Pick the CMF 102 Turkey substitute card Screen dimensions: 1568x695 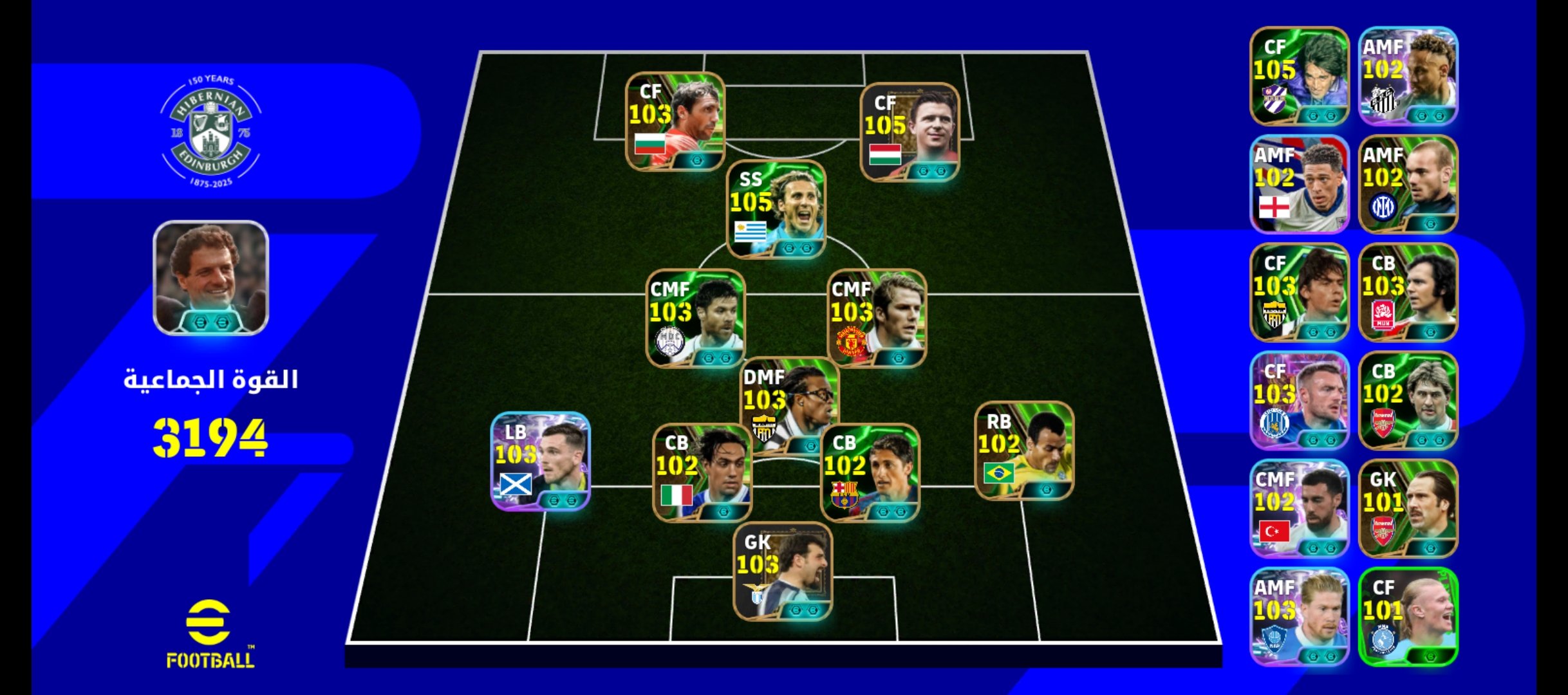(x=1299, y=508)
